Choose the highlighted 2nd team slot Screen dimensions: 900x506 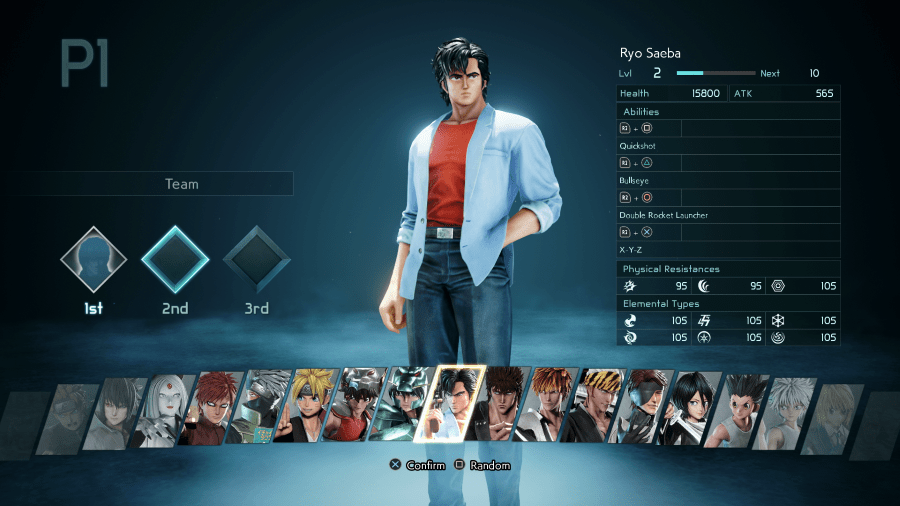[175, 259]
